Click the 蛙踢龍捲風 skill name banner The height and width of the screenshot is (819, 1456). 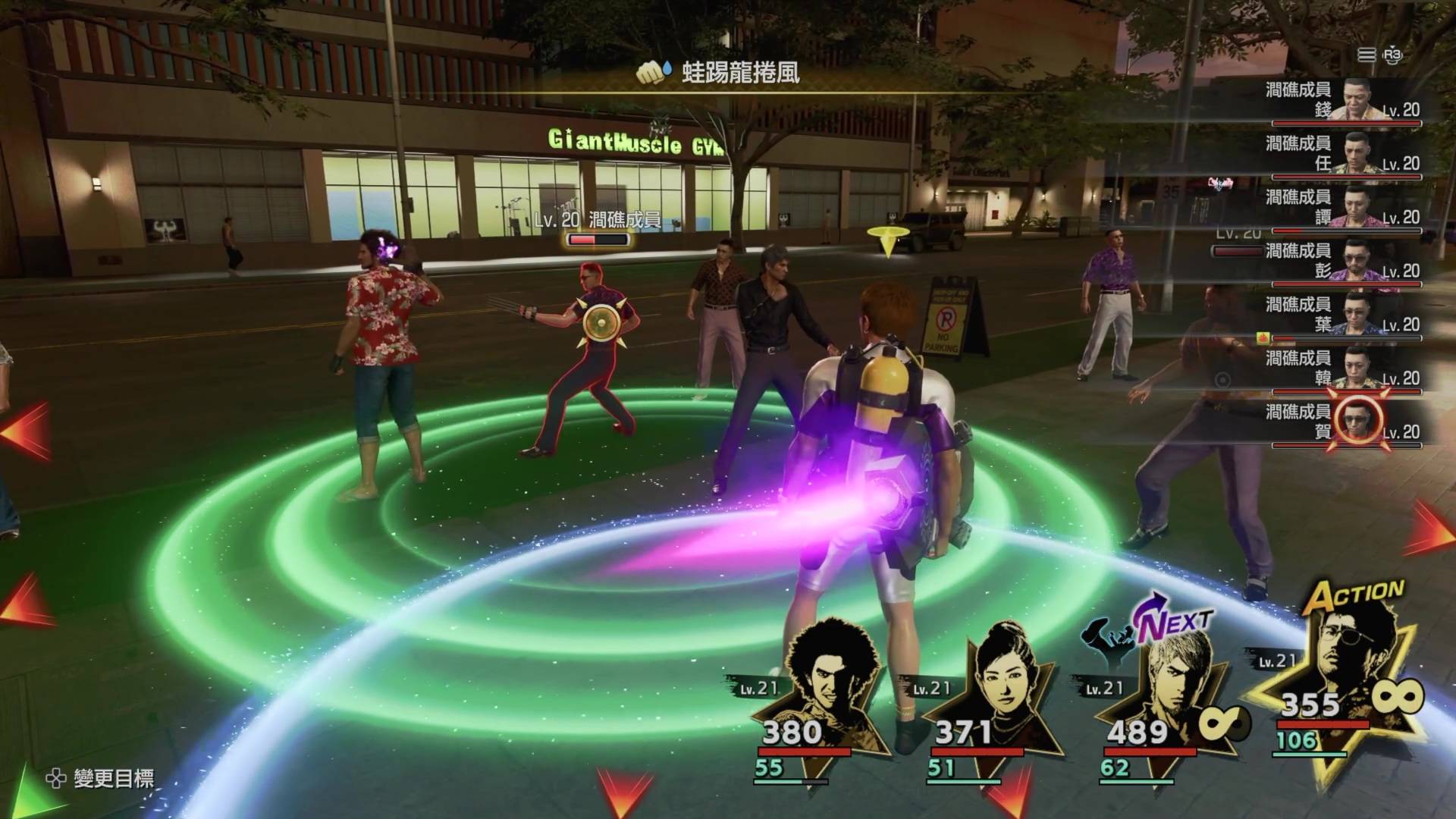pos(740,74)
